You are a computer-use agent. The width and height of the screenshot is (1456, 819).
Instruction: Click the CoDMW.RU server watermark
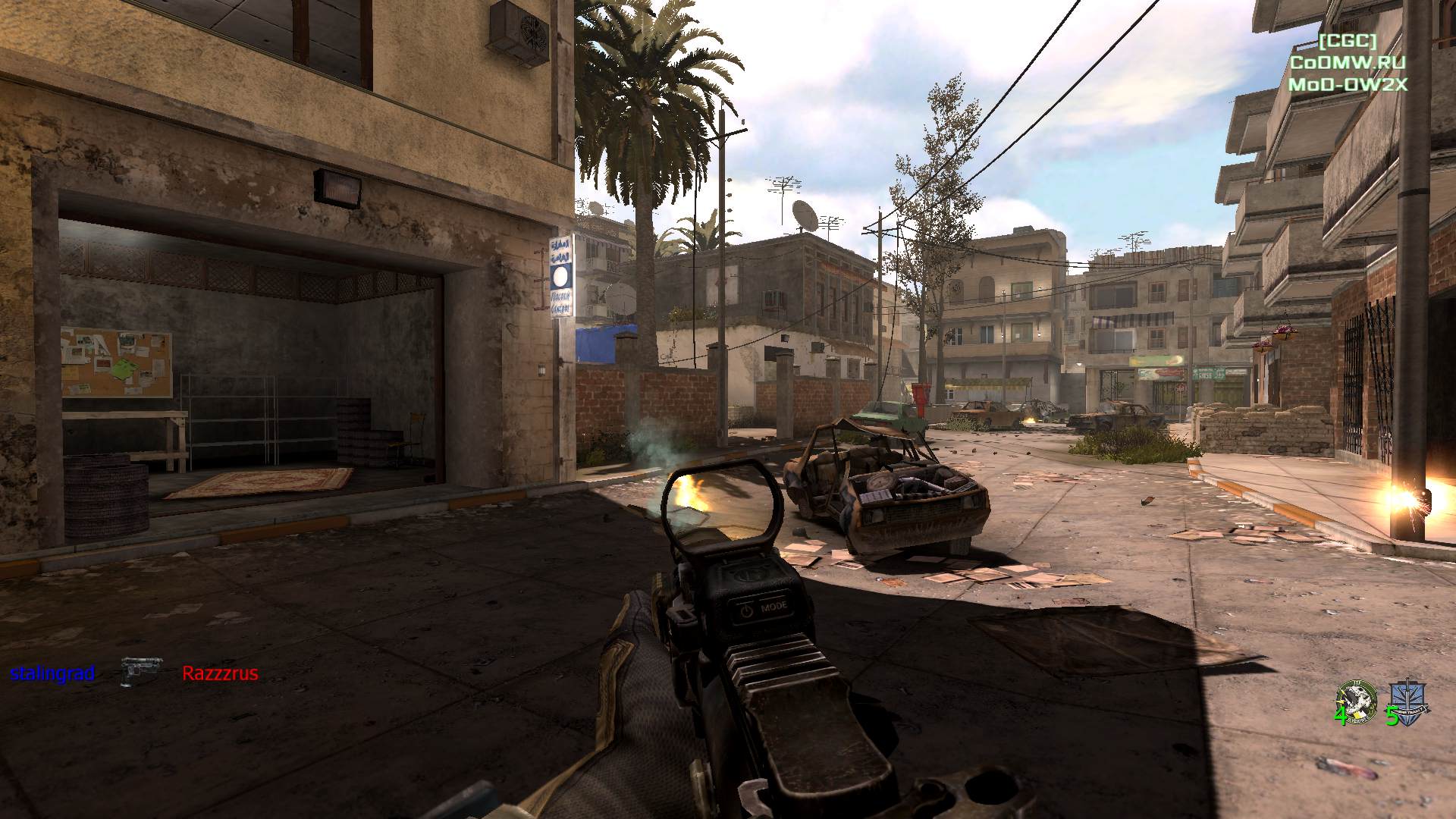[x=1348, y=63]
